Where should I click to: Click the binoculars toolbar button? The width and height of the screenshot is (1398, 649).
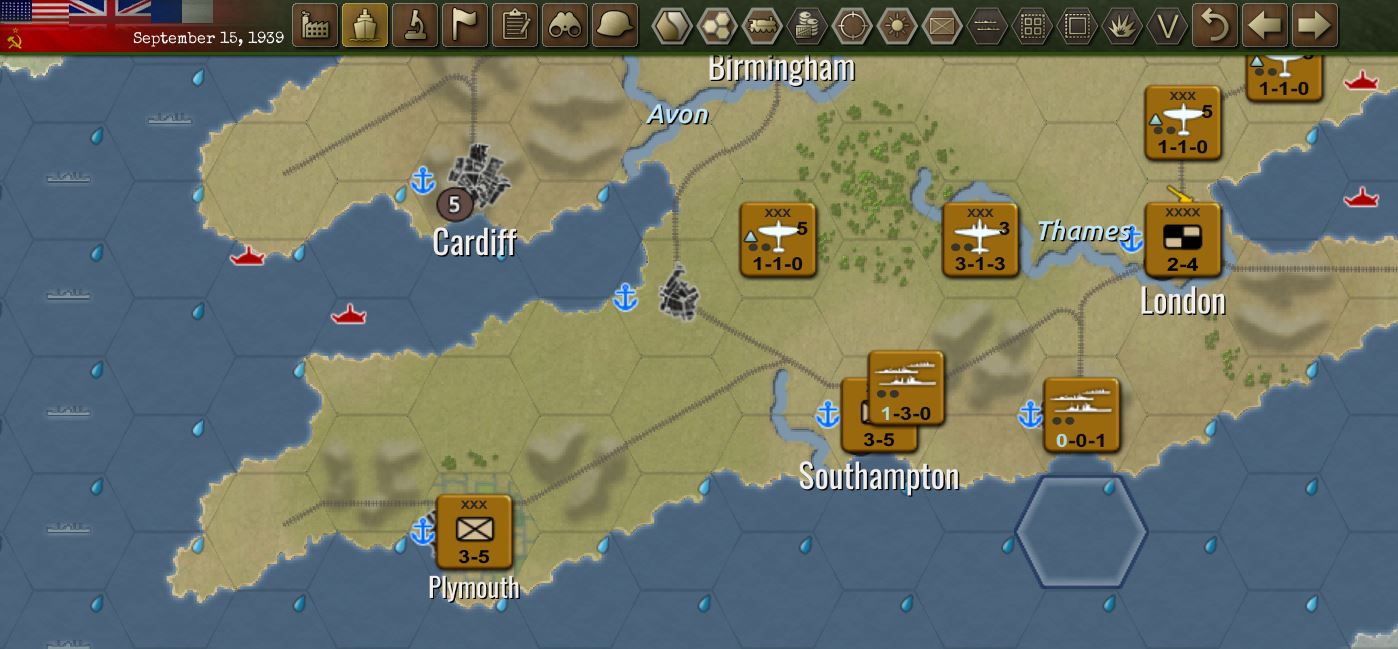pos(565,25)
